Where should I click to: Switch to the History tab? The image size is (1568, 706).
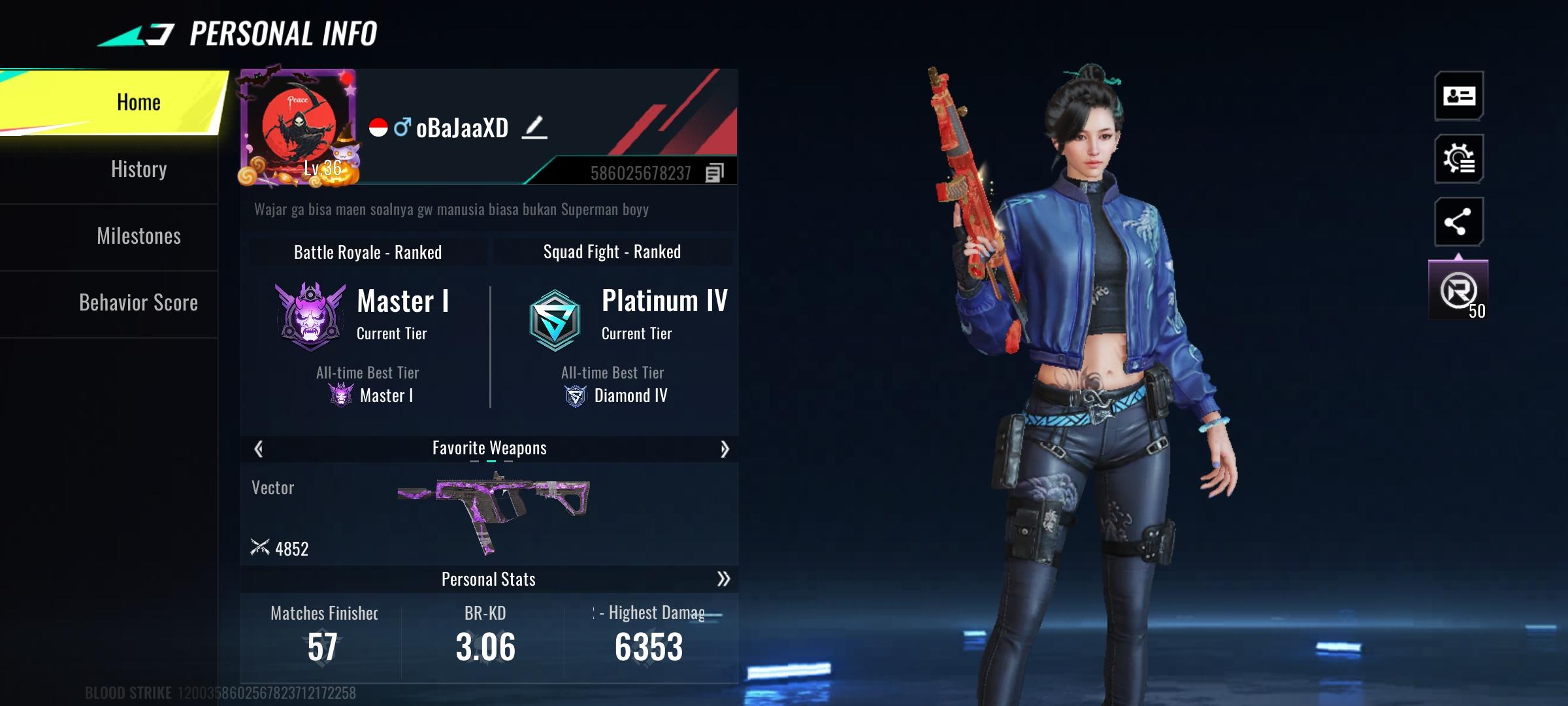139,169
